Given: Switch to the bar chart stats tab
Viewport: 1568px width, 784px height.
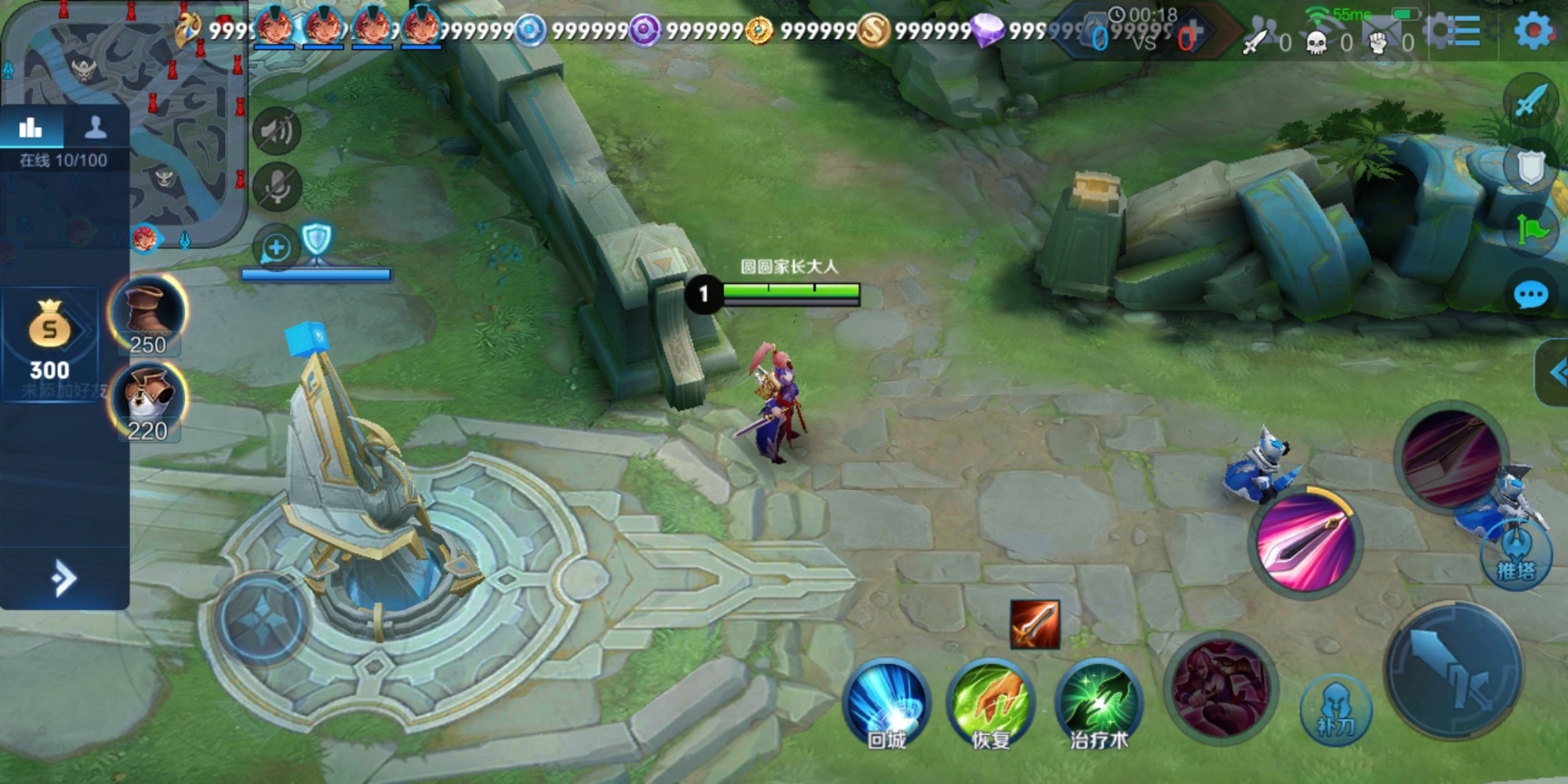Looking at the screenshot, I should click(31, 128).
